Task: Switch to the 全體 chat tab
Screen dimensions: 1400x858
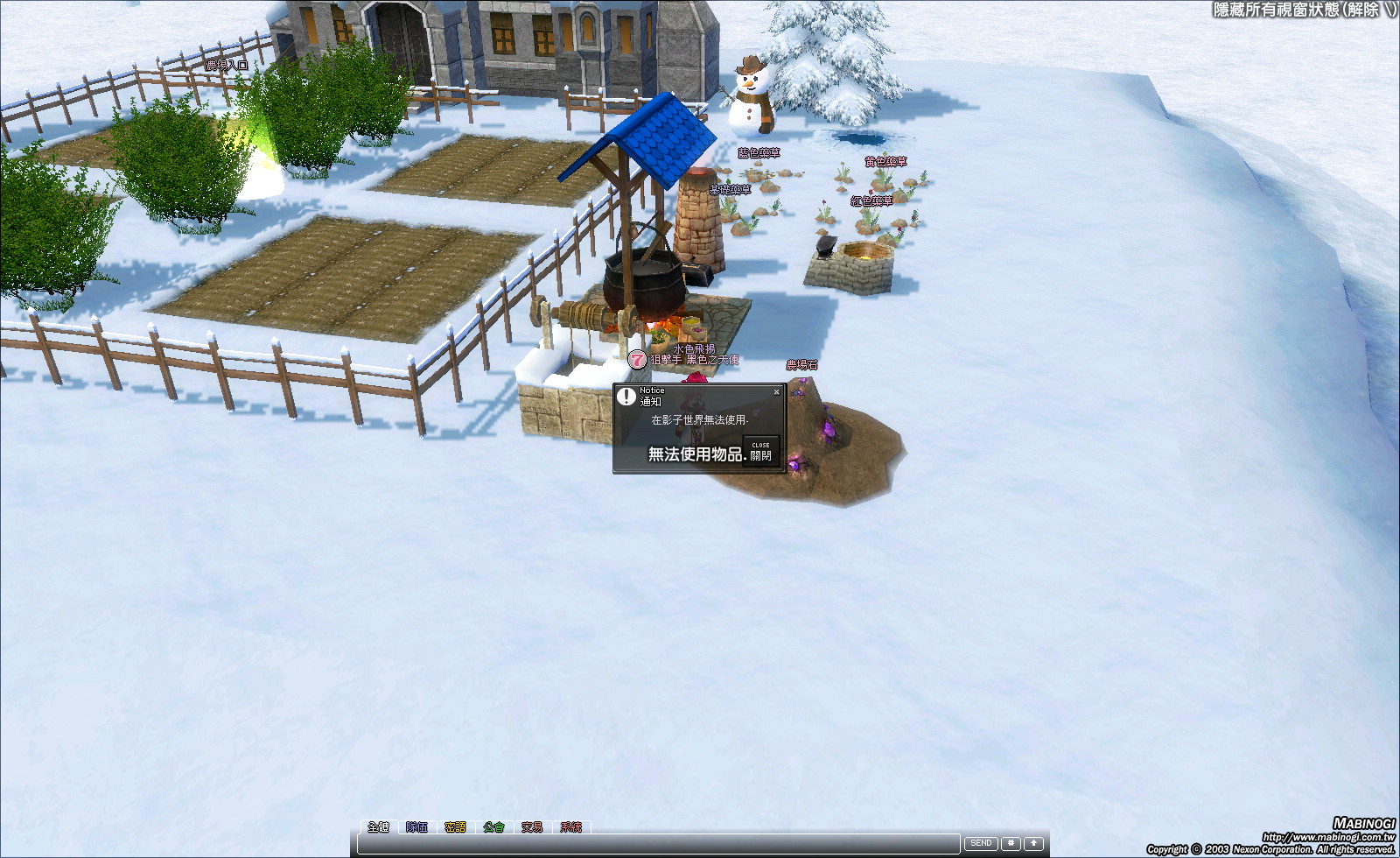Action: point(378,826)
